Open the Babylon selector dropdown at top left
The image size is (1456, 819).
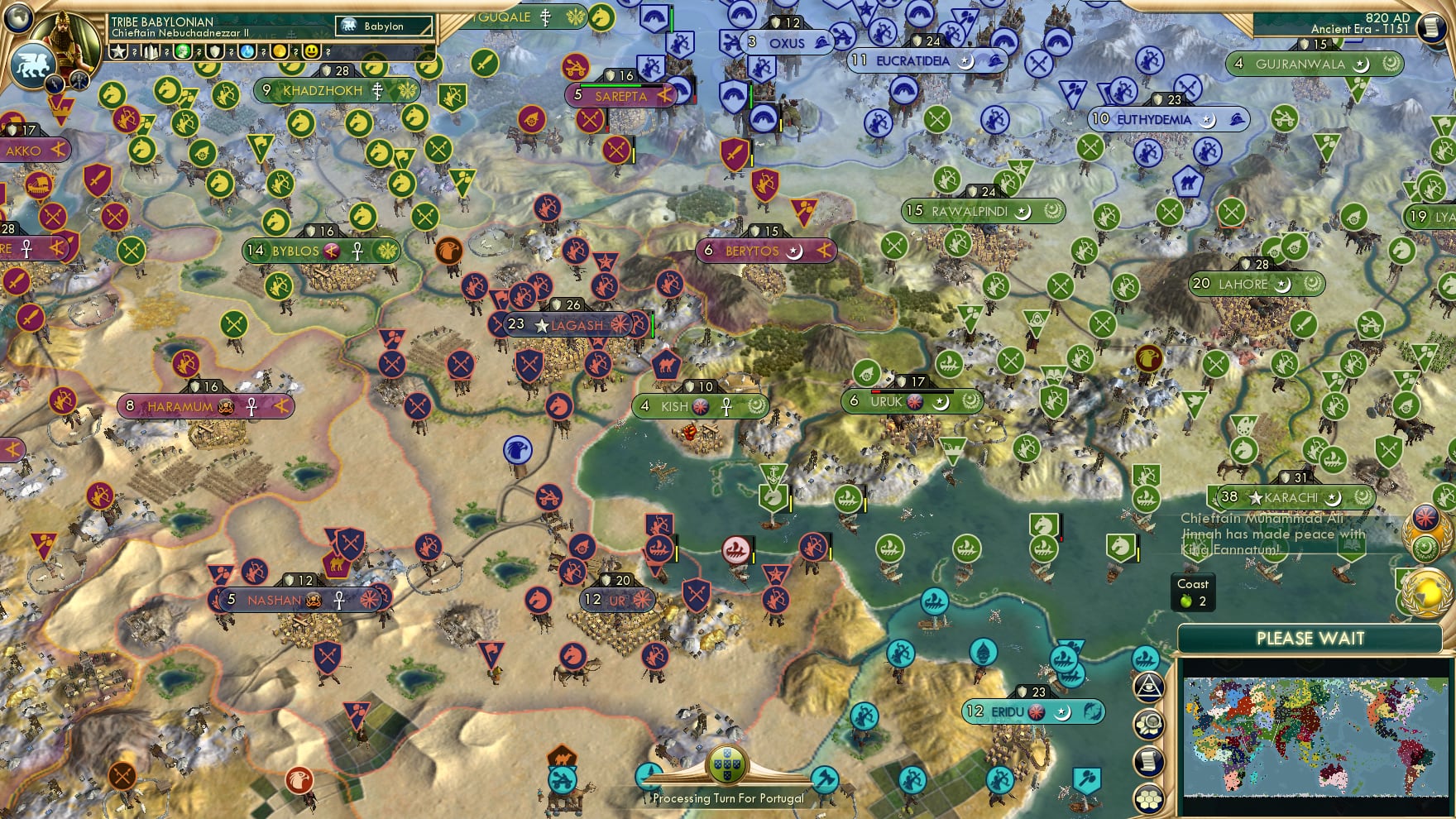(x=384, y=26)
